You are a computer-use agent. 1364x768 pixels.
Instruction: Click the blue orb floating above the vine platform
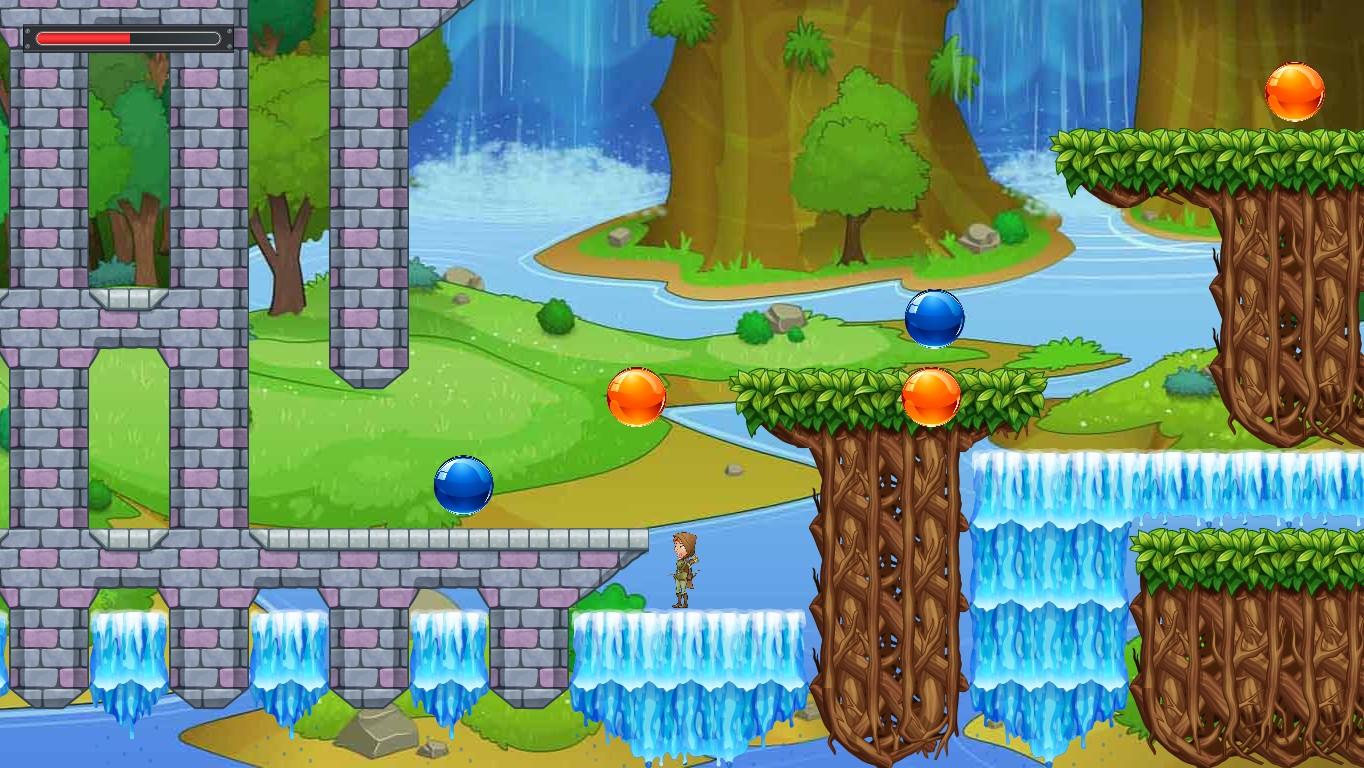[932, 320]
